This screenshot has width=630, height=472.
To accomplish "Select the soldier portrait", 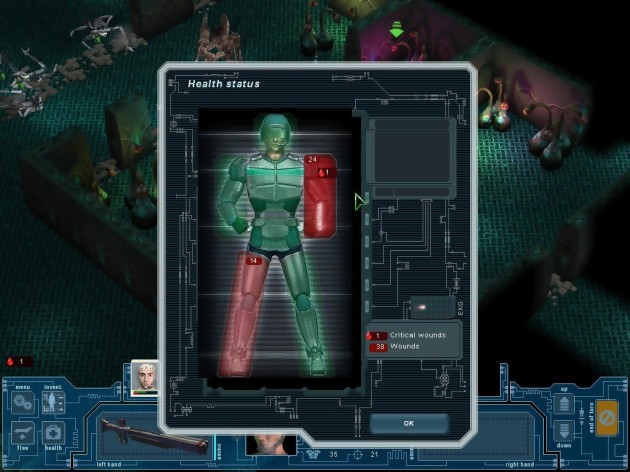I will click(146, 377).
